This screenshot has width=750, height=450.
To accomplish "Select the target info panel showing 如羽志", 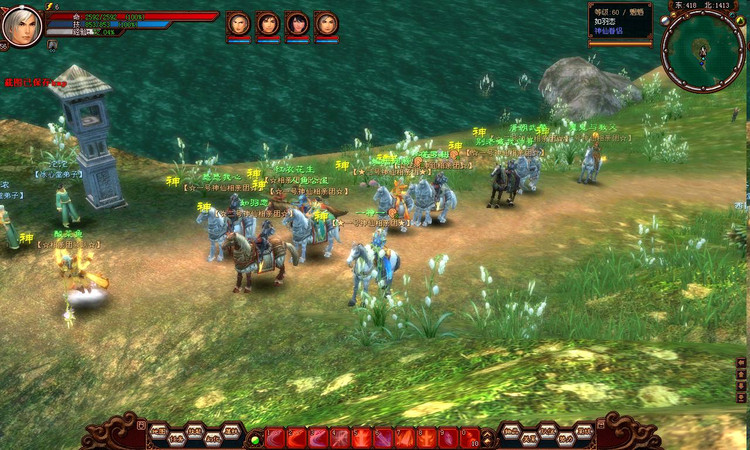I will tap(620, 22).
